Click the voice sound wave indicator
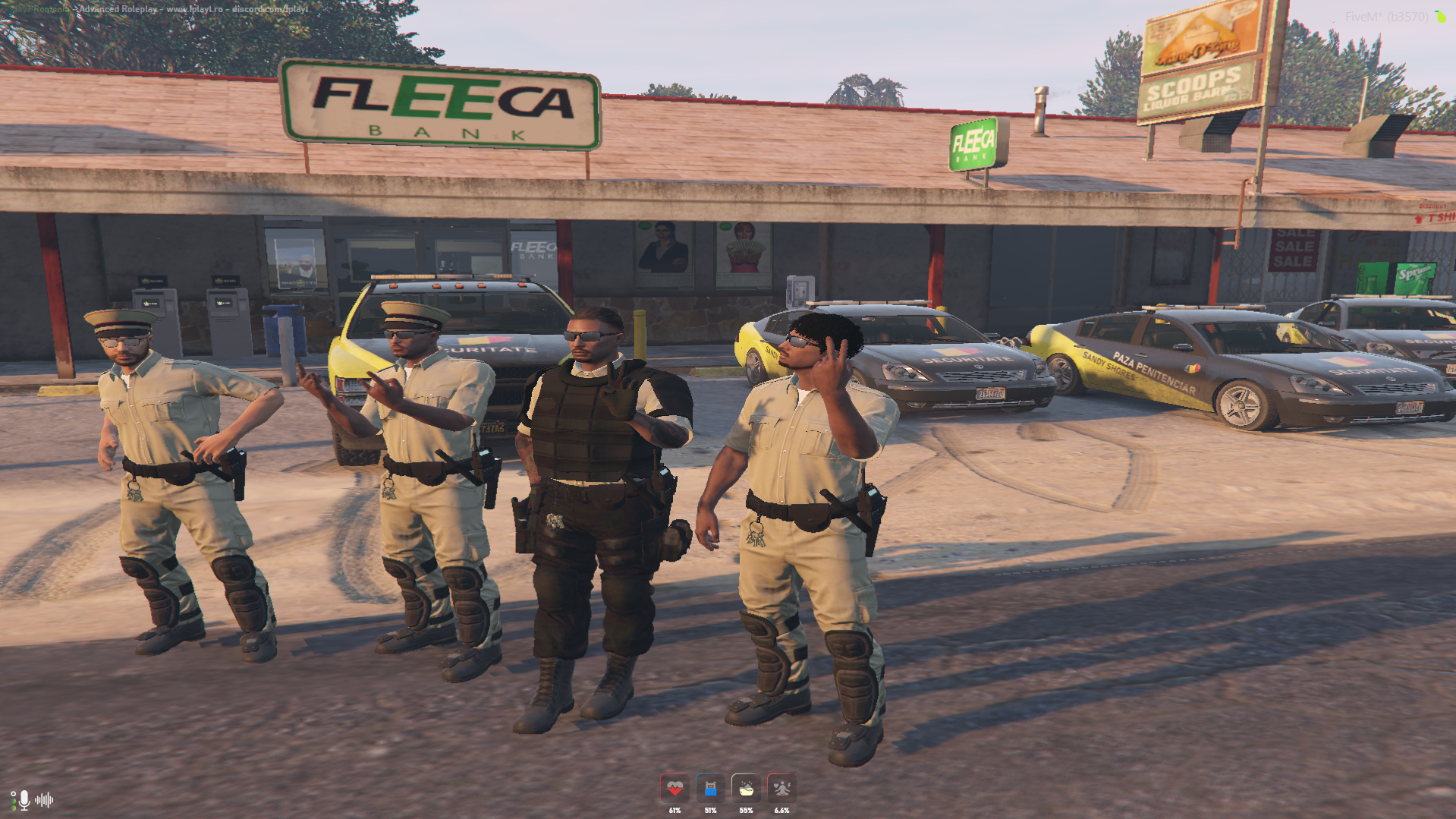 point(45,799)
